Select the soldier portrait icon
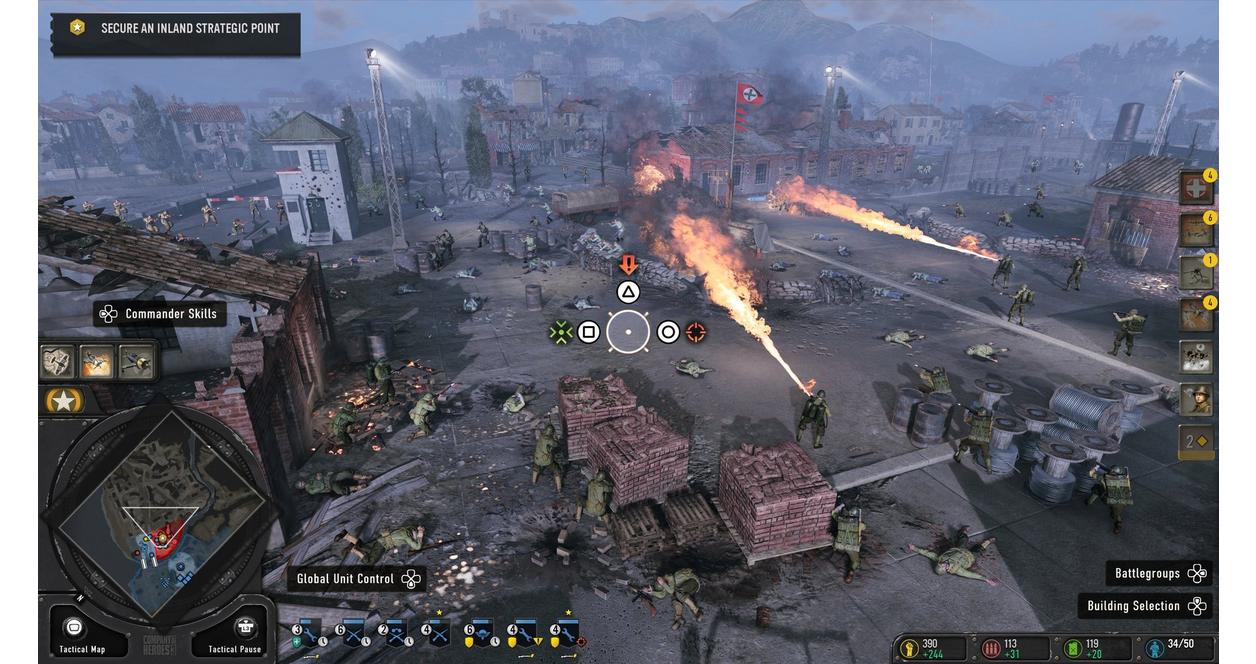Screen dimensions: 1256x664 (1195, 399)
